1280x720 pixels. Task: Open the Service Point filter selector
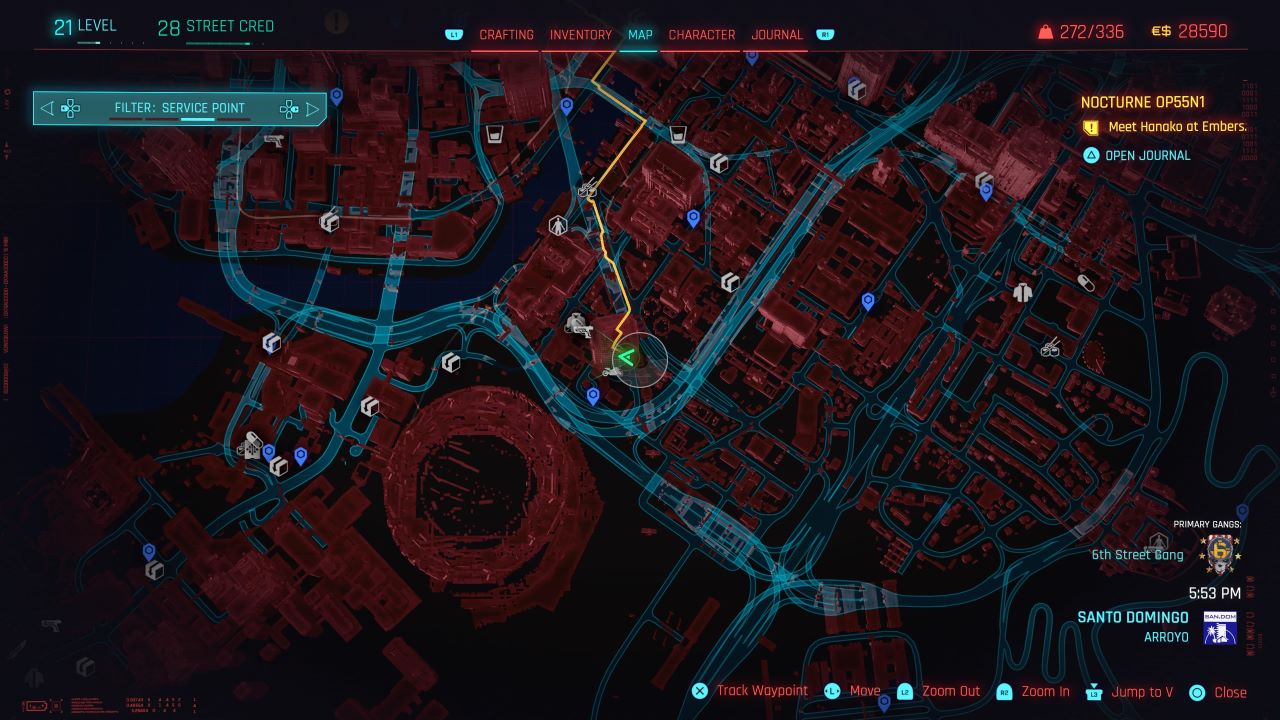point(180,107)
